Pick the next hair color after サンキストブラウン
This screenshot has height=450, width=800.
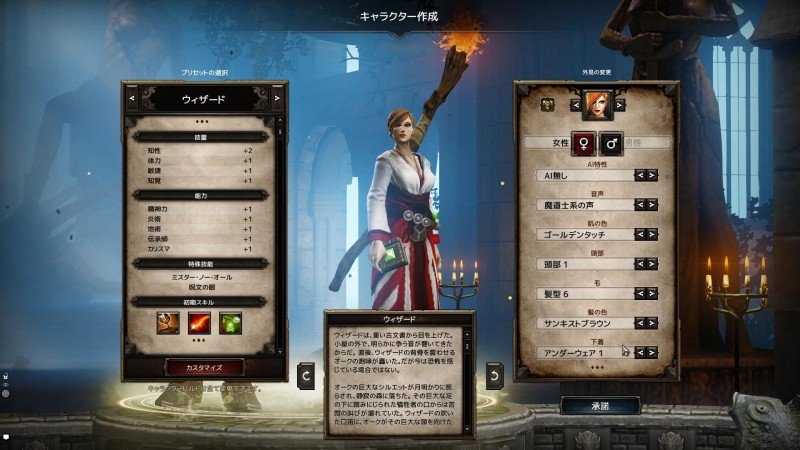pos(652,323)
